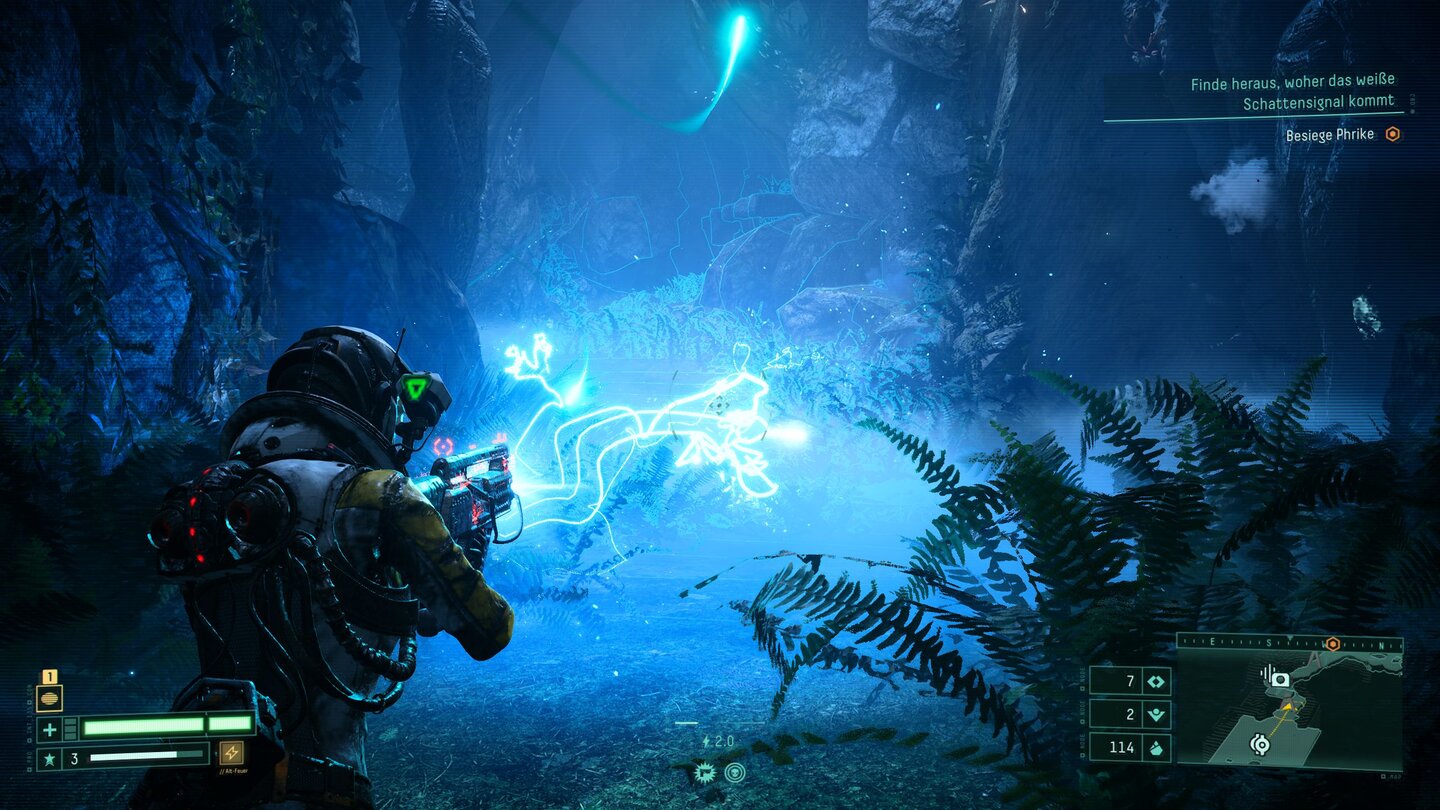Screen dimensions: 1440x810
Task: Select the health plus icon
Action: pos(48,728)
